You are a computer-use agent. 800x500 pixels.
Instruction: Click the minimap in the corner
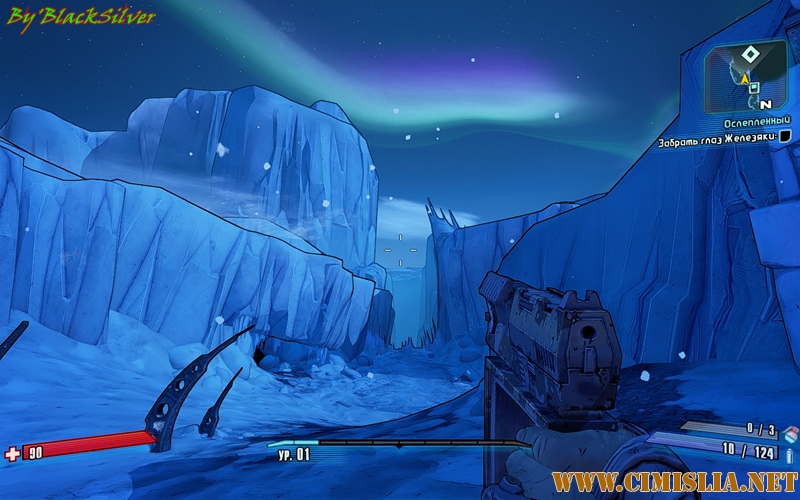coord(747,75)
